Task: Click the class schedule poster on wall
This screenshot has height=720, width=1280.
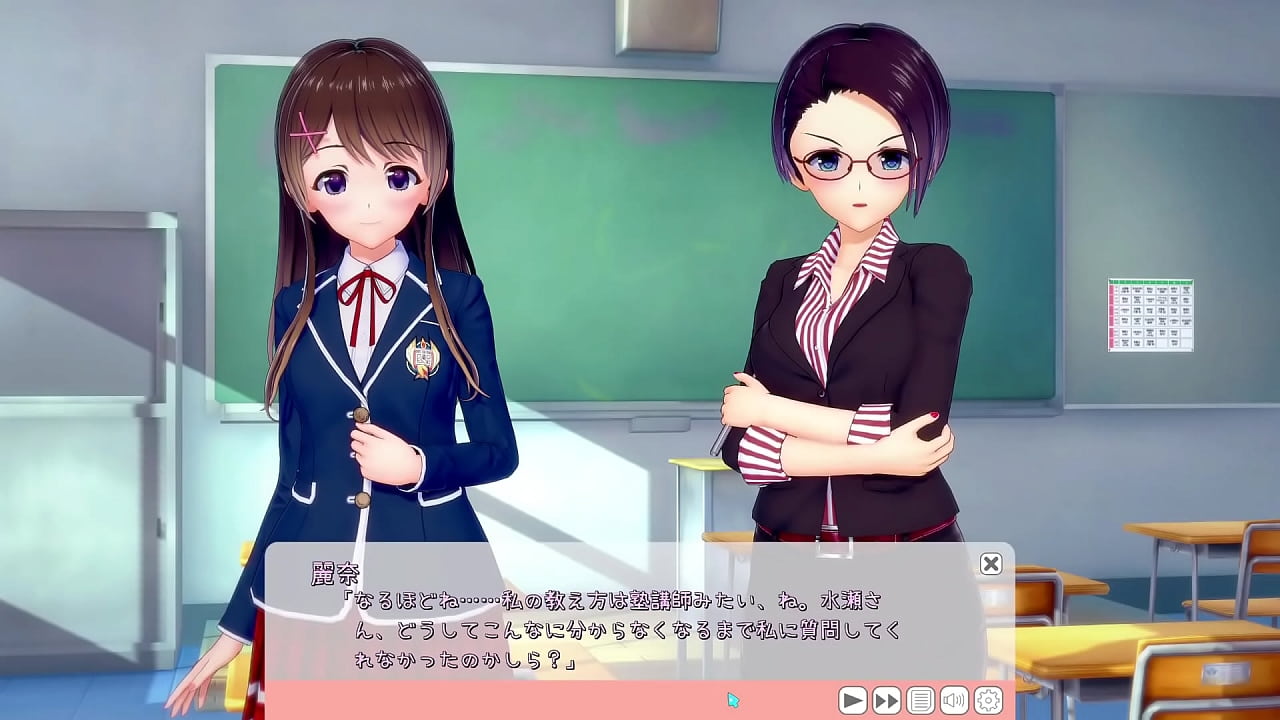Action: pyautogui.click(x=1148, y=311)
